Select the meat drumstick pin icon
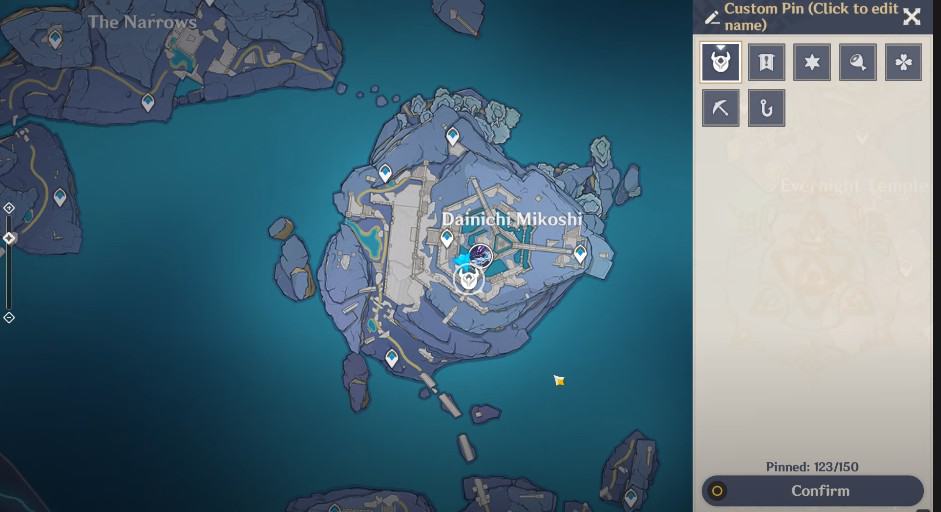 (x=858, y=62)
